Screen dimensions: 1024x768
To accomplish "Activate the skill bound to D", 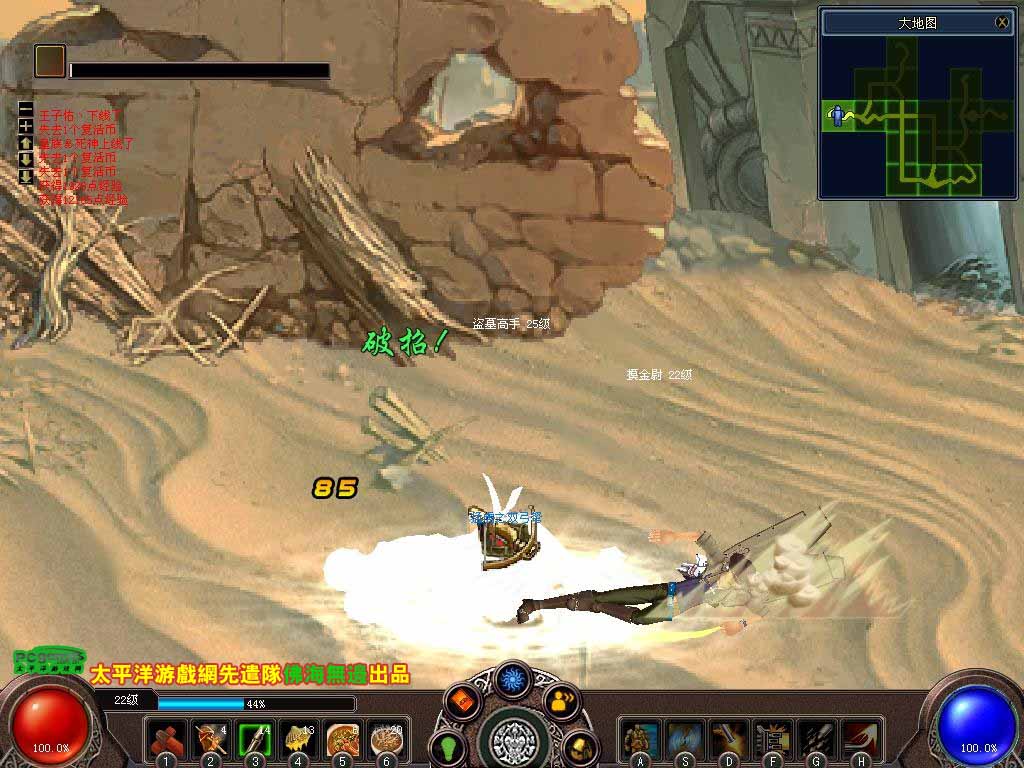I will coord(728,739).
